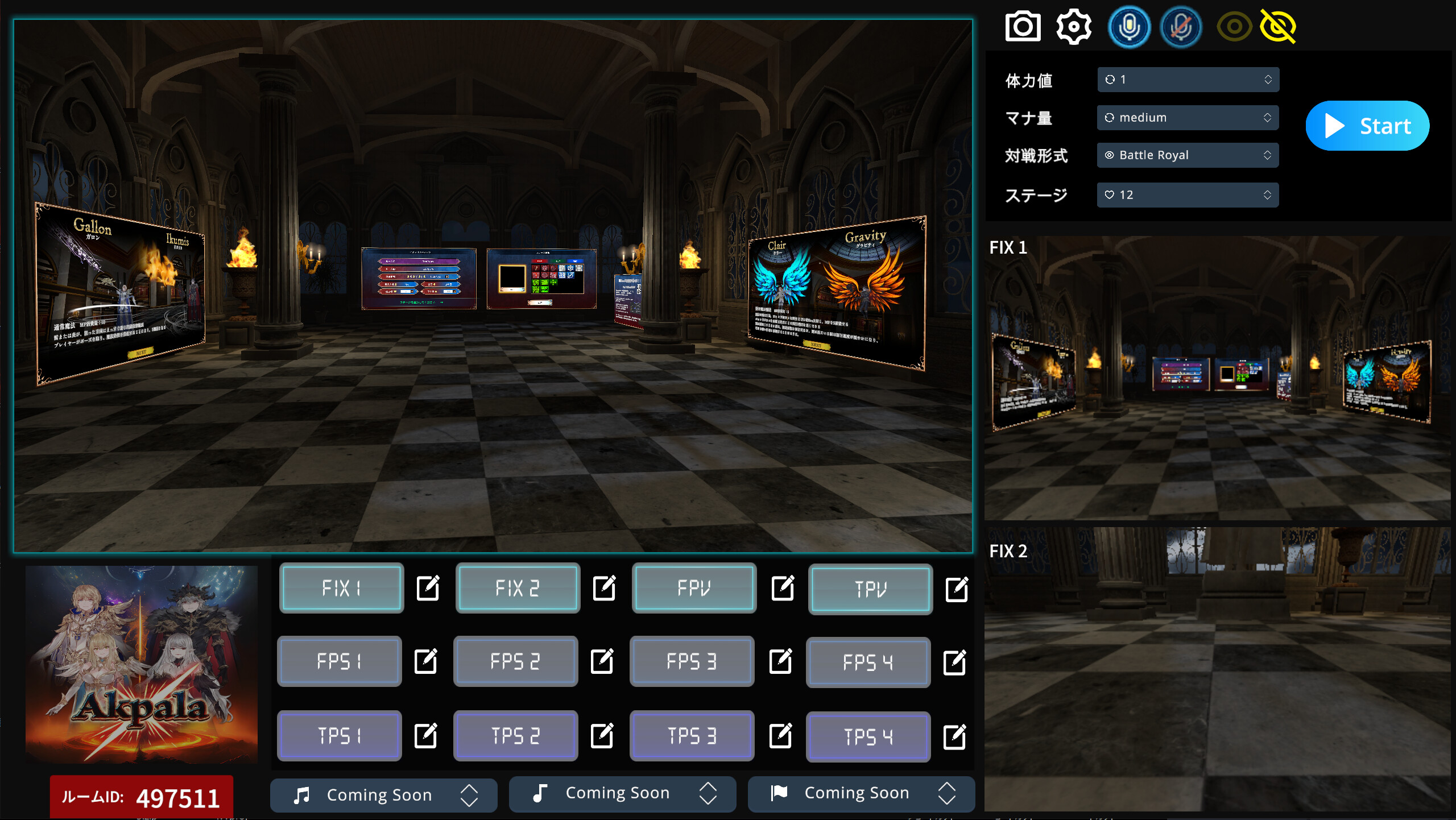The height and width of the screenshot is (820, 1456).
Task: Switch to the TPV camera view
Action: tap(870, 589)
